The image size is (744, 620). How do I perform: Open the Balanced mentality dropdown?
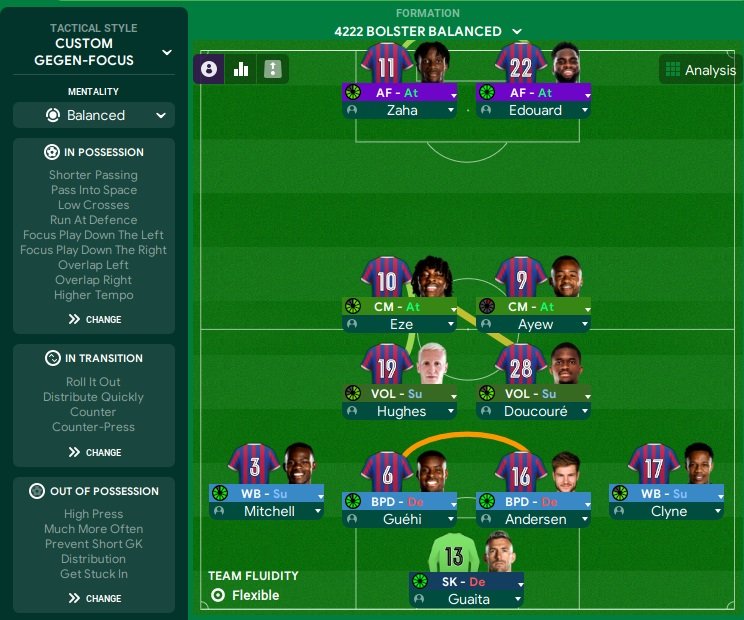point(94,115)
